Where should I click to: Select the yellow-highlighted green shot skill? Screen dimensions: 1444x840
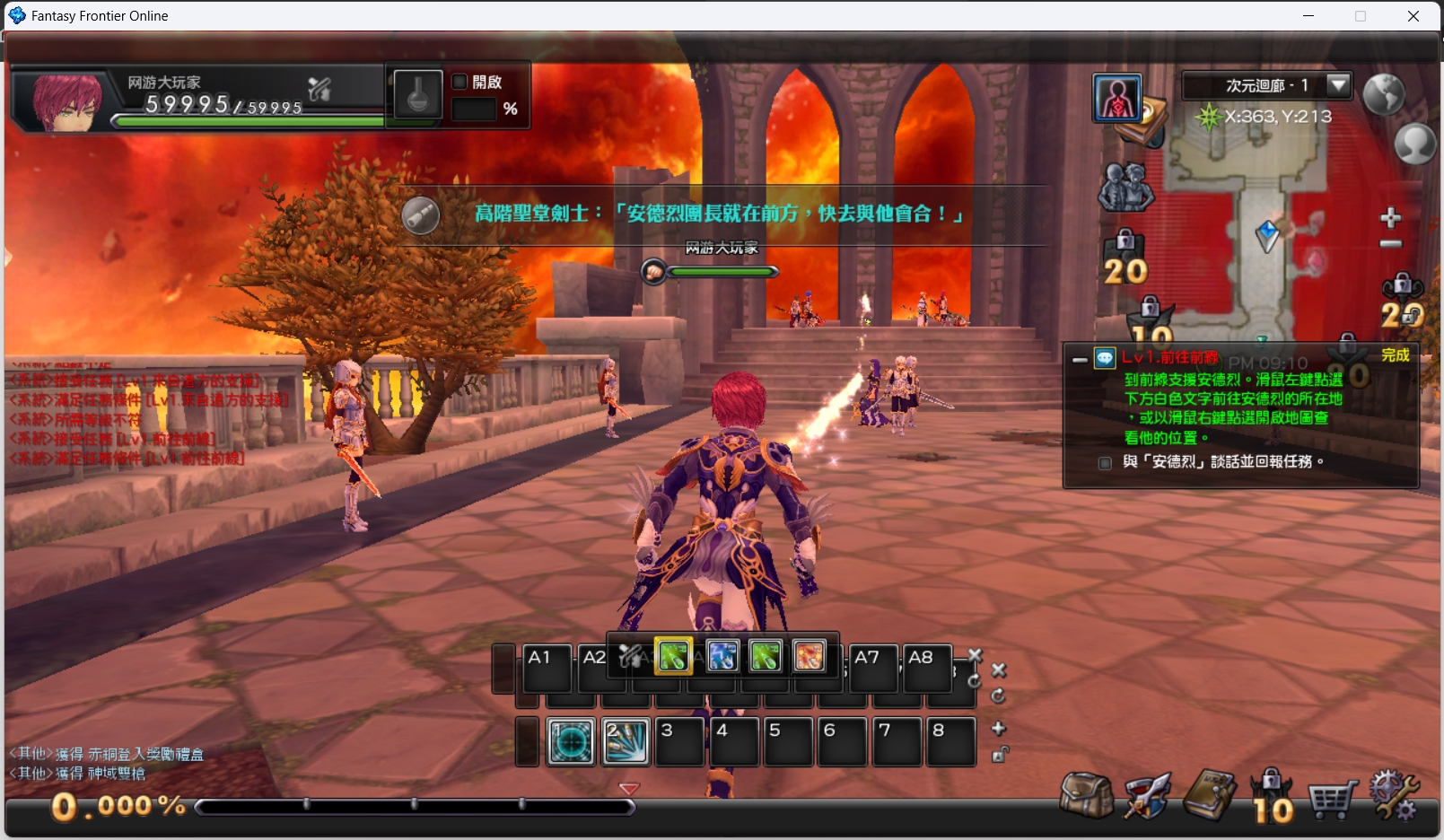pos(674,656)
